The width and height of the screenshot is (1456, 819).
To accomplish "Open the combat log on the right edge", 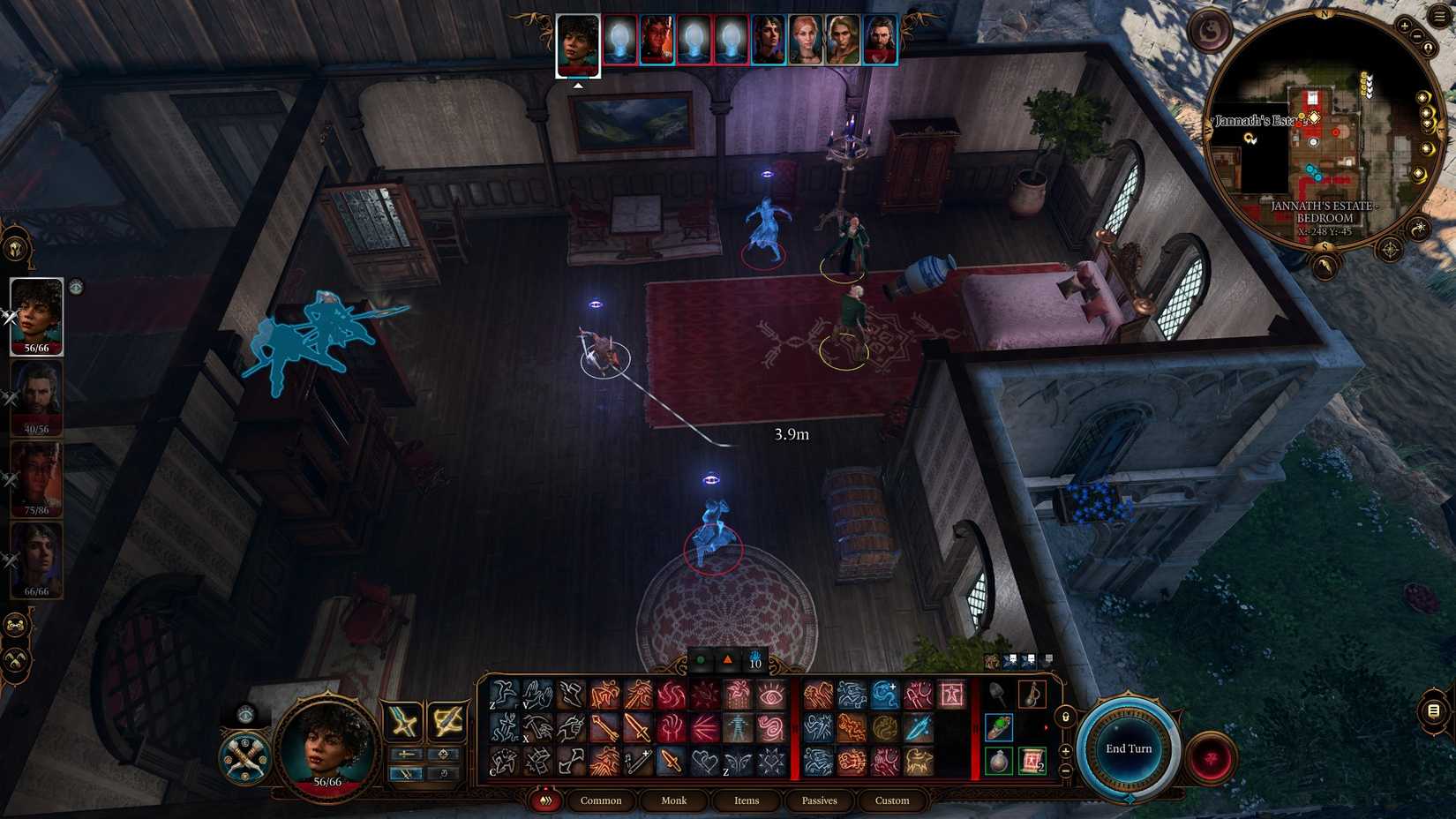I will click(1432, 709).
